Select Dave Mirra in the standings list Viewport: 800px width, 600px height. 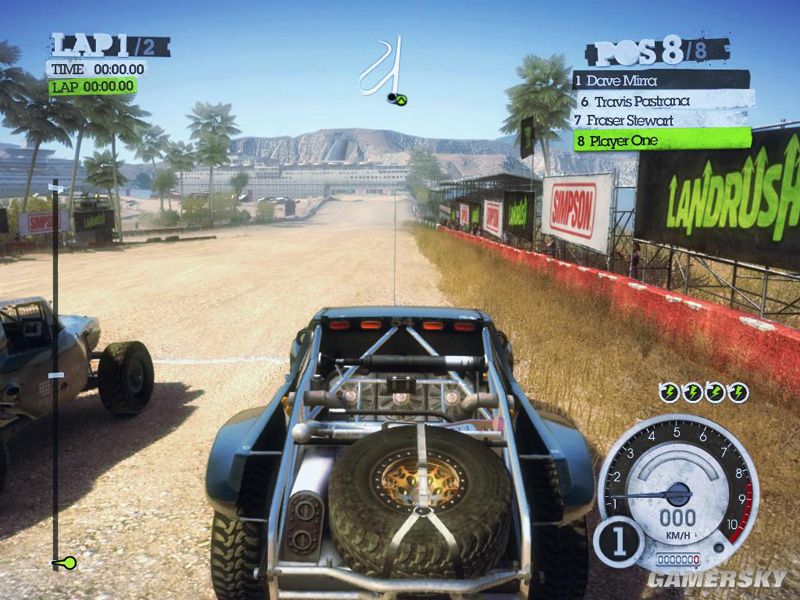pos(660,79)
